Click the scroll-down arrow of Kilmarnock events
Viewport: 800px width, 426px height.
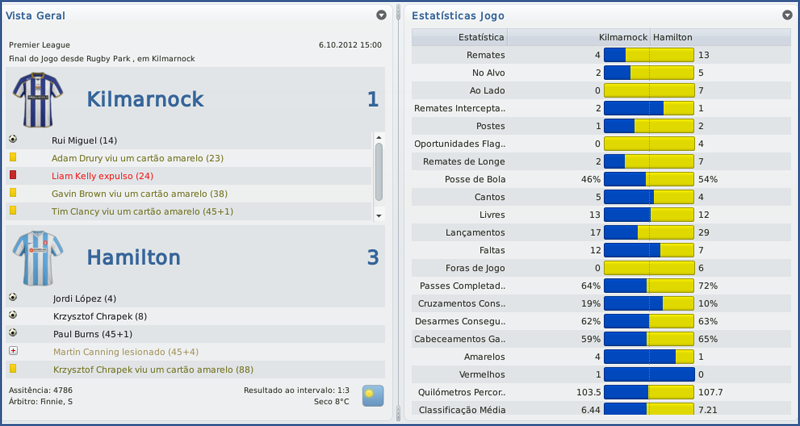(378, 215)
